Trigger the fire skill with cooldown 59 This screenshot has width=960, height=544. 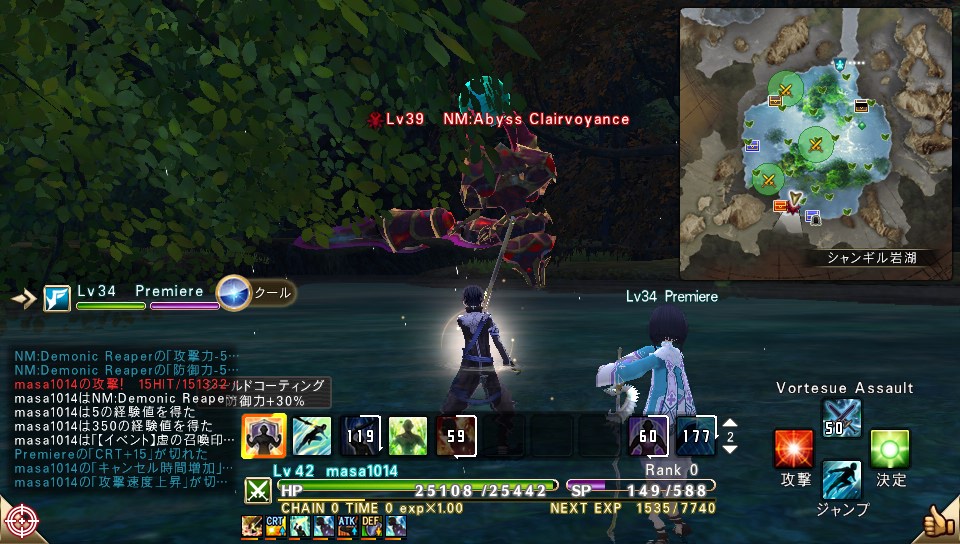click(x=455, y=435)
